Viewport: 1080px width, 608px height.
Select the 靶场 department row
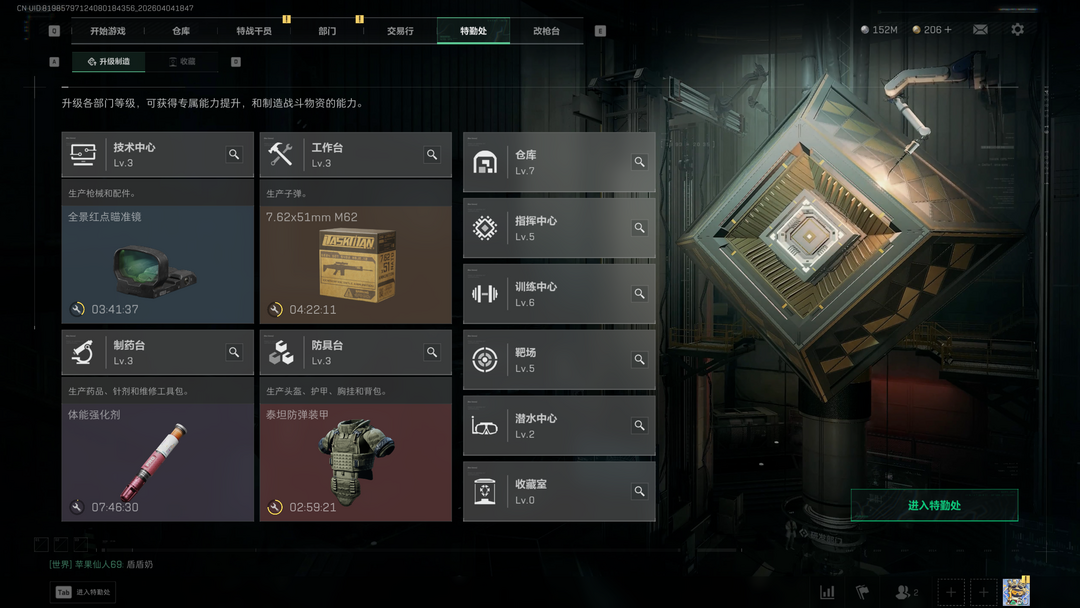coord(559,360)
